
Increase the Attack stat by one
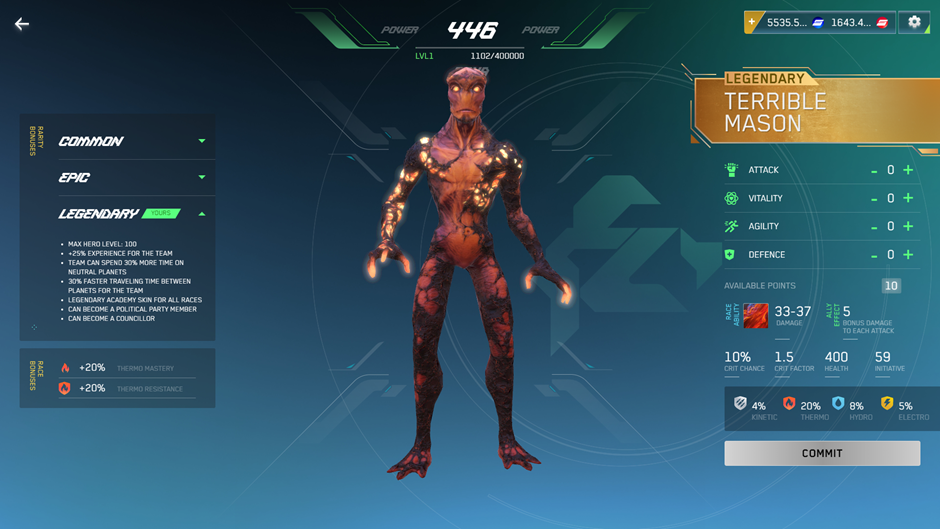(908, 170)
